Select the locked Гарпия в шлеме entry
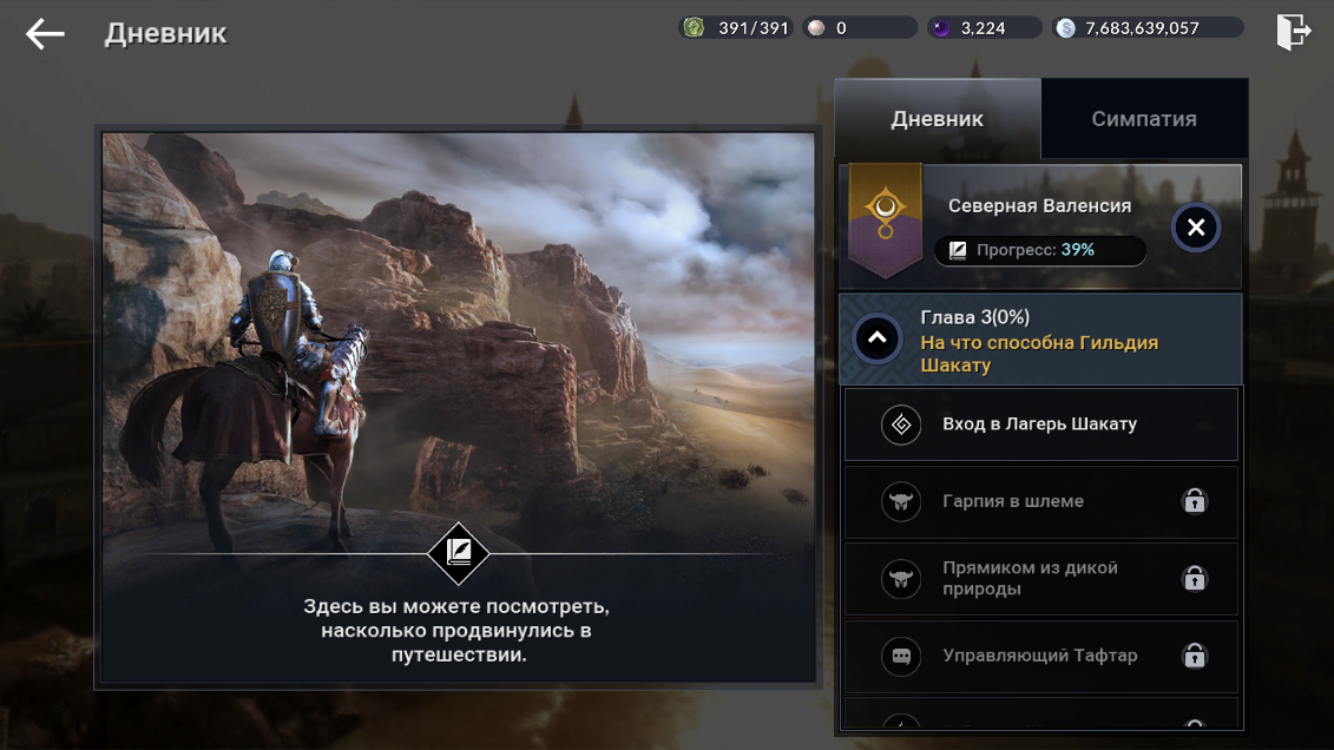This screenshot has width=1334, height=750. [x=1040, y=501]
